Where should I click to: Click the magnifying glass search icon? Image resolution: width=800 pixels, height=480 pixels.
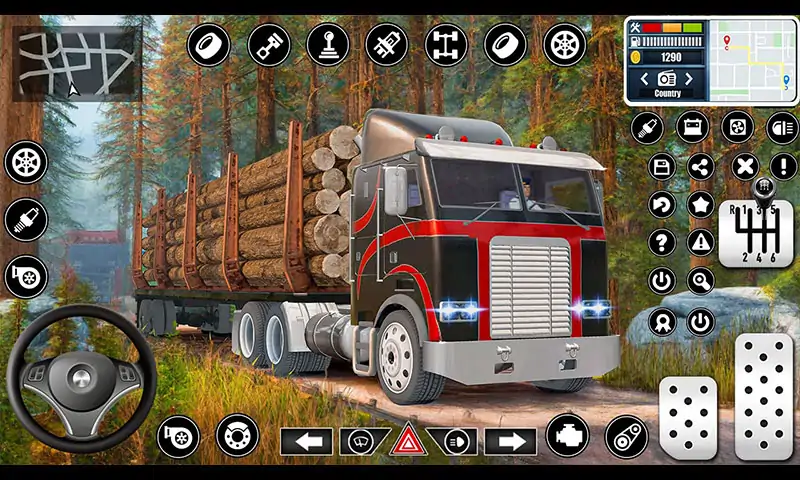tap(702, 281)
